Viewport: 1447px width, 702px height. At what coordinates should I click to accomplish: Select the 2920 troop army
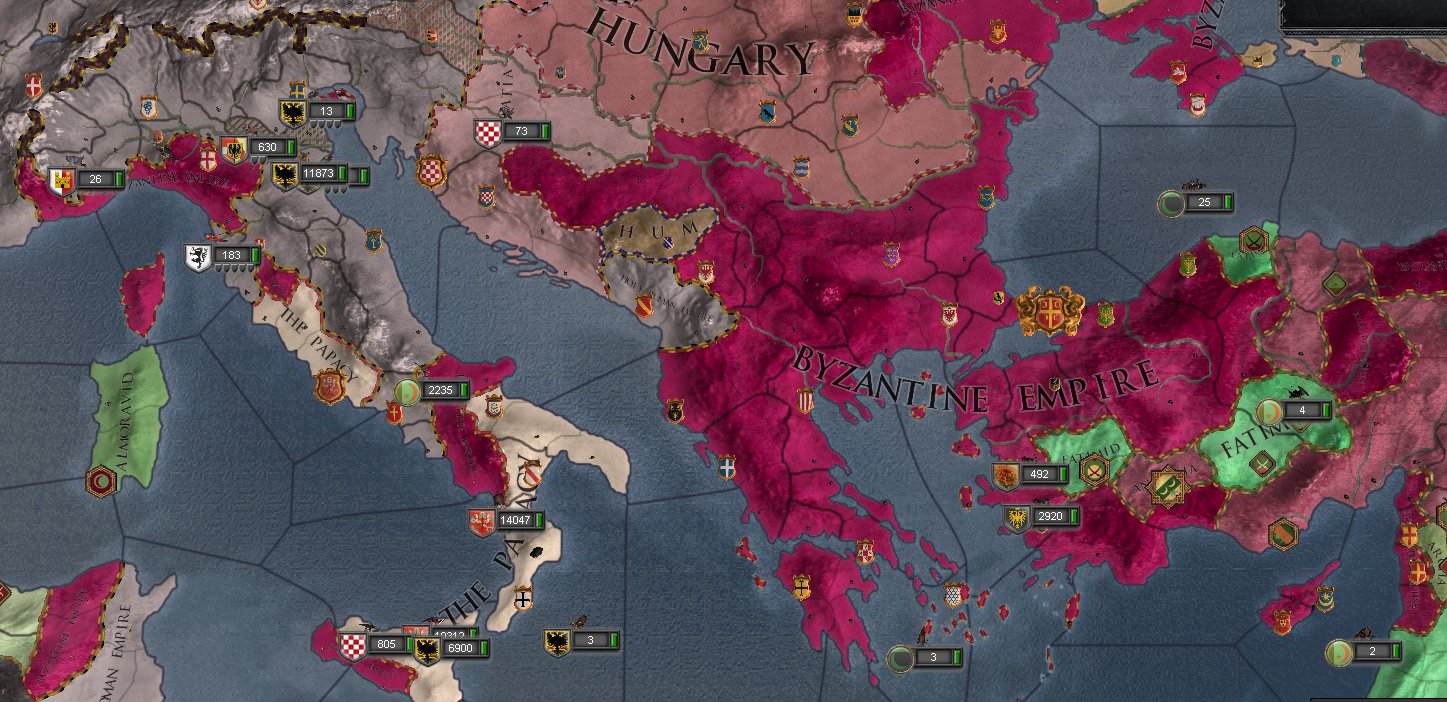coord(1050,517)
